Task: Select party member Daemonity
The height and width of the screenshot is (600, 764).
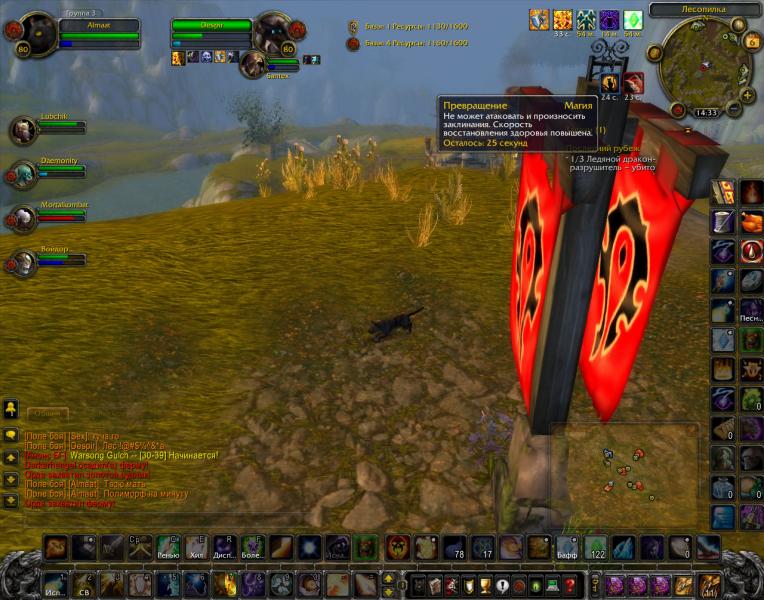Action: click(24, 174)
